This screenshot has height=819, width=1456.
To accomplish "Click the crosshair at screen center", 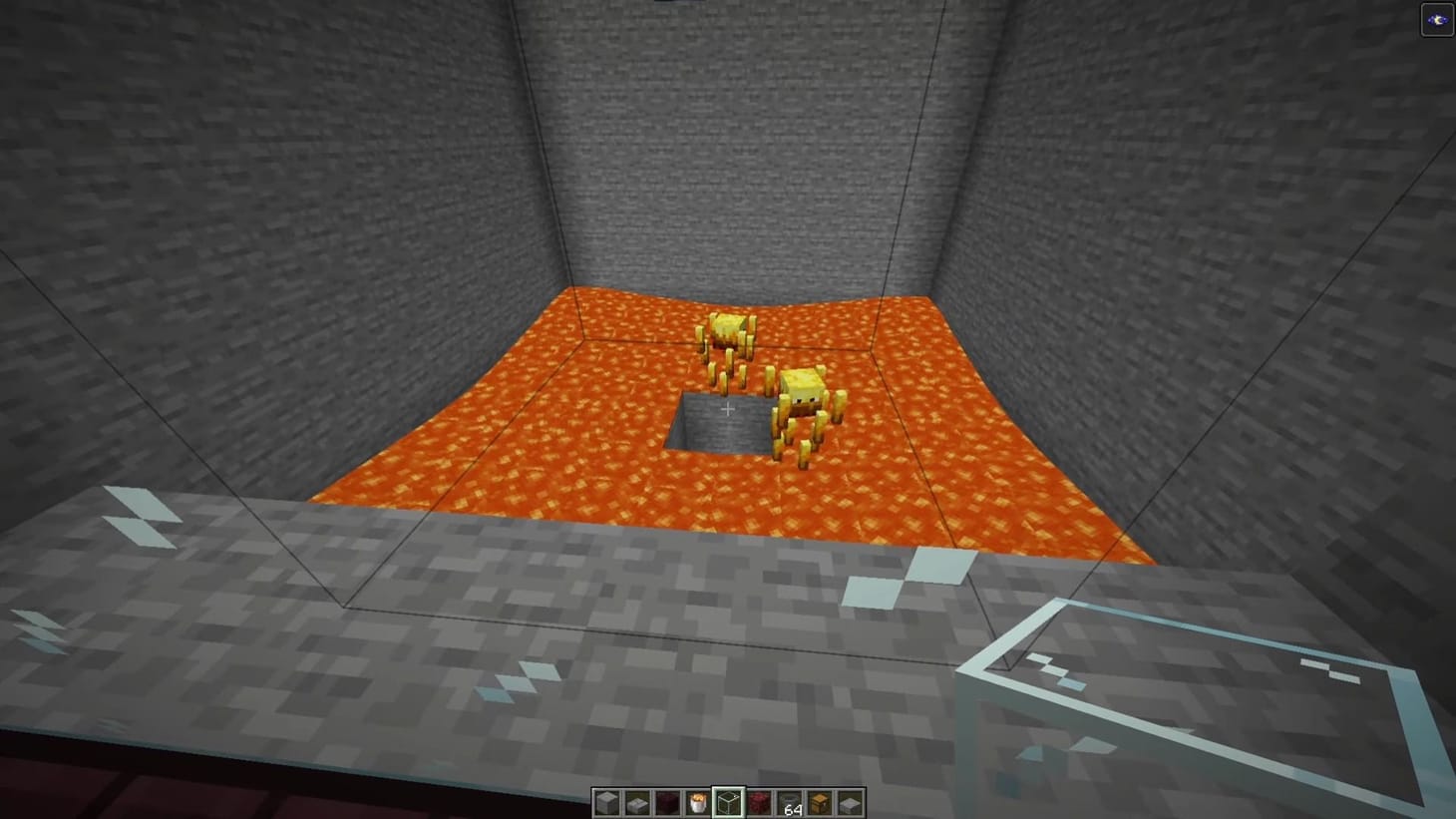I will 728,409.
